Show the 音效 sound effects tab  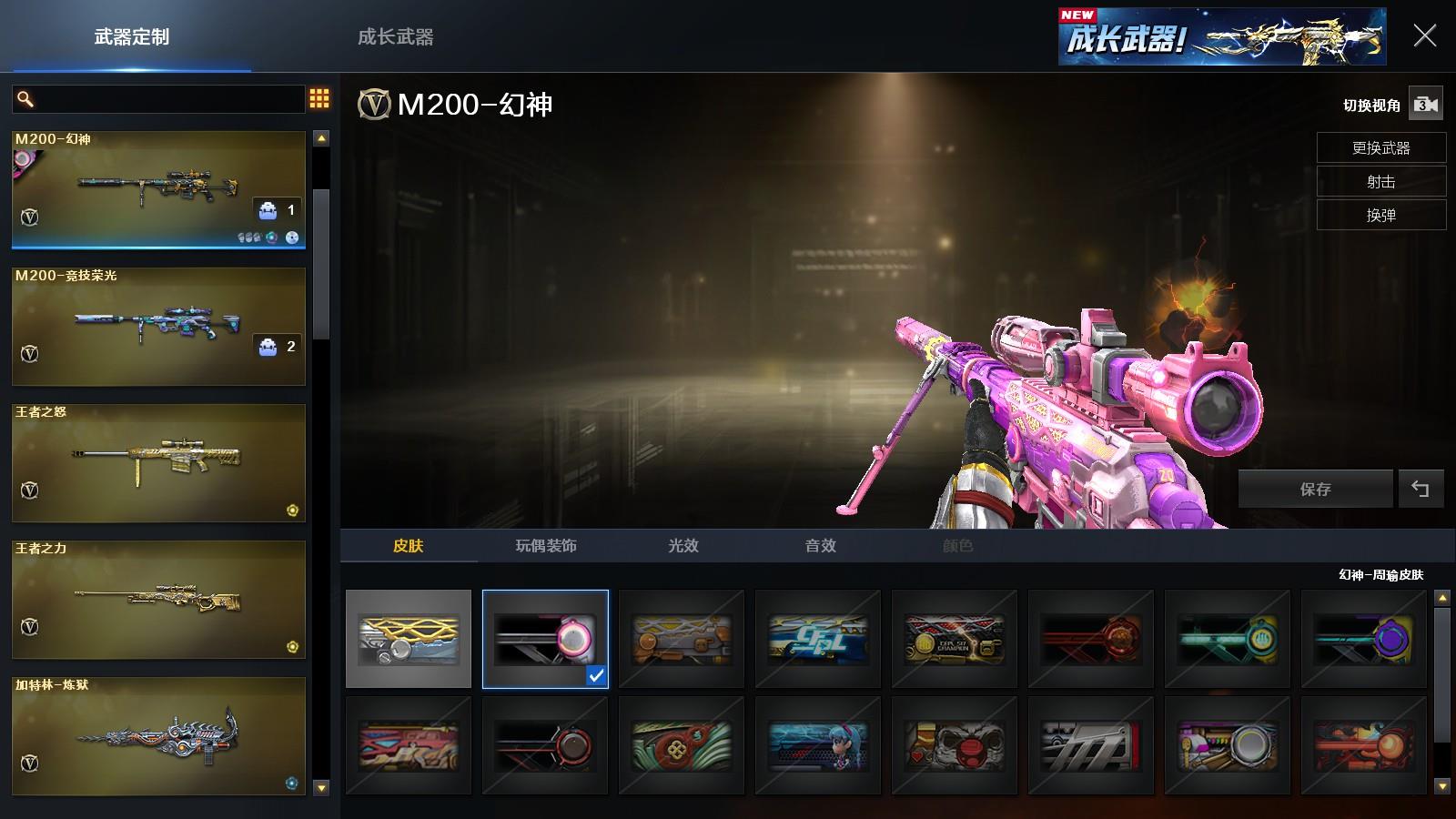pyautogui.click(x=820, y=545)
